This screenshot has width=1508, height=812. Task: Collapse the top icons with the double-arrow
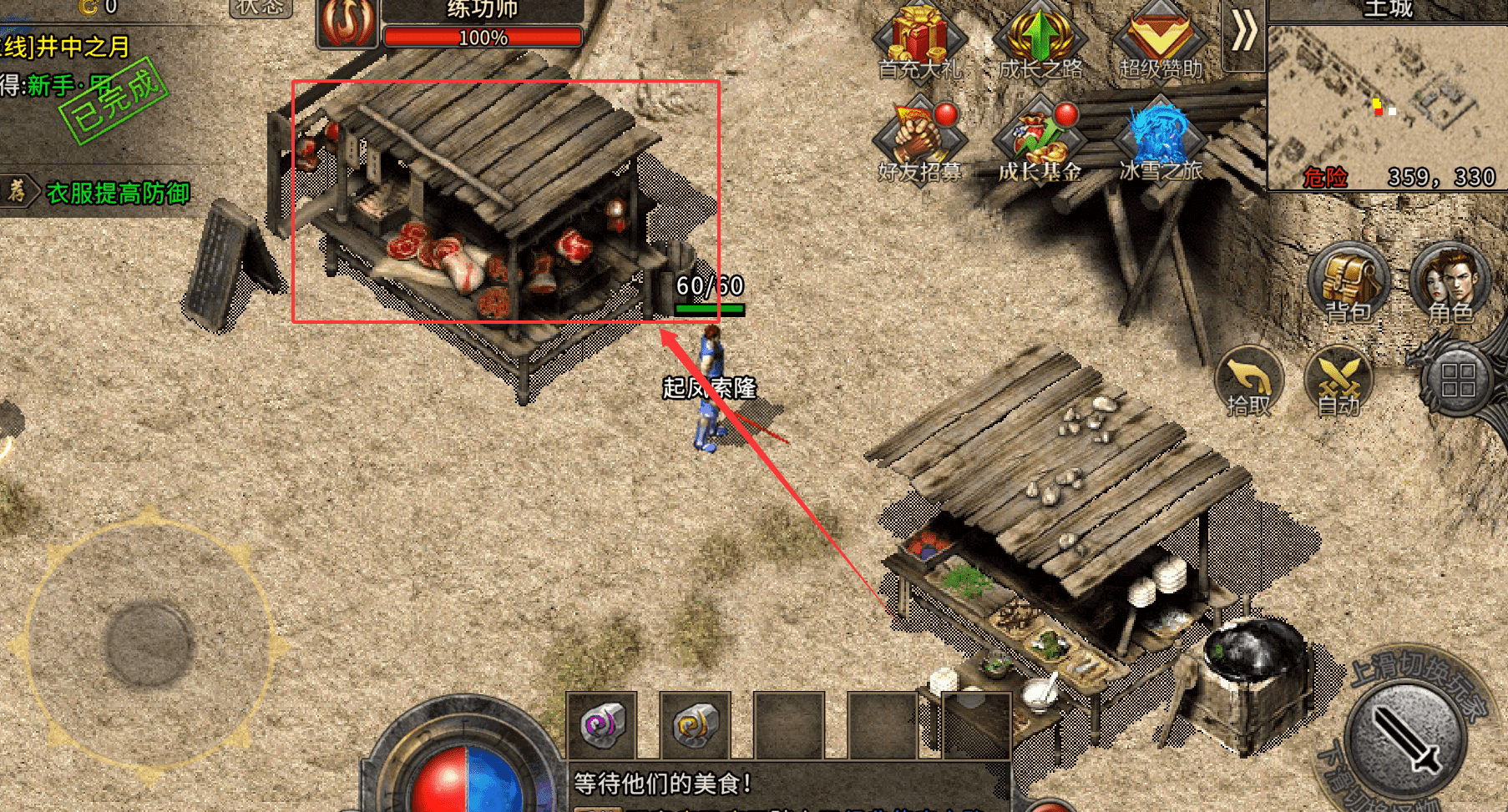click(x=1244, y=33)
